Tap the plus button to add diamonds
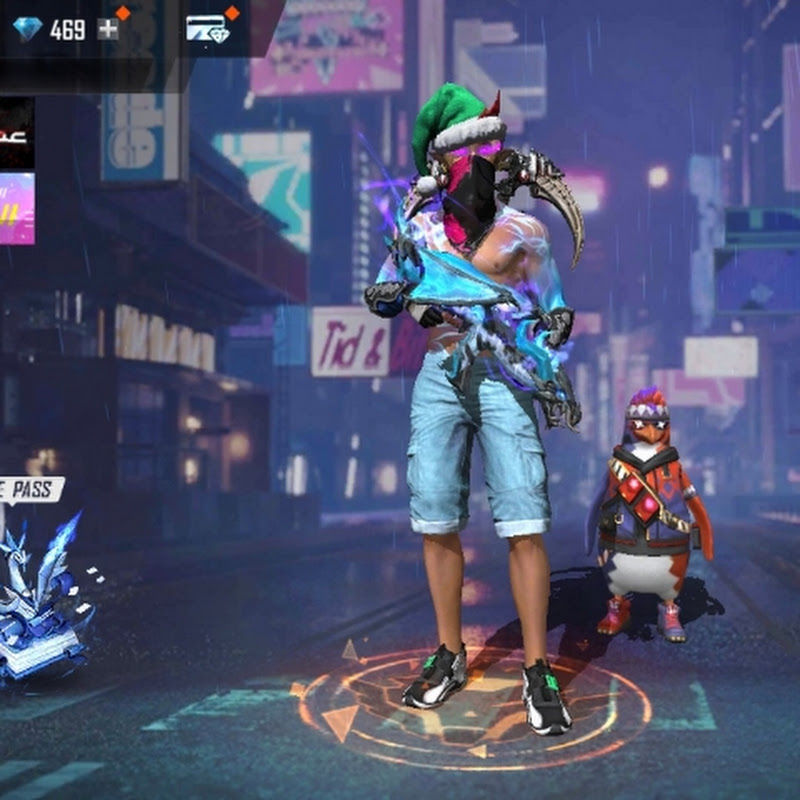 click(x=108, y=29)
